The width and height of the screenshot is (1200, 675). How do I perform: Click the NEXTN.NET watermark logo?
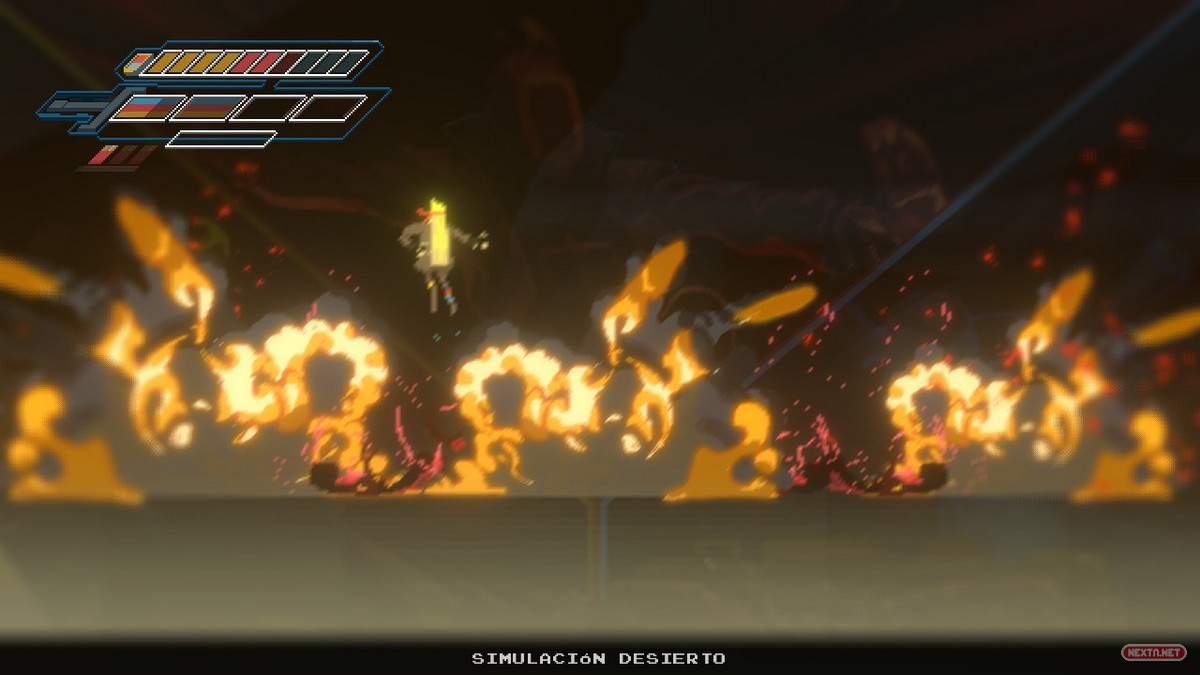tap(1153, 652)
